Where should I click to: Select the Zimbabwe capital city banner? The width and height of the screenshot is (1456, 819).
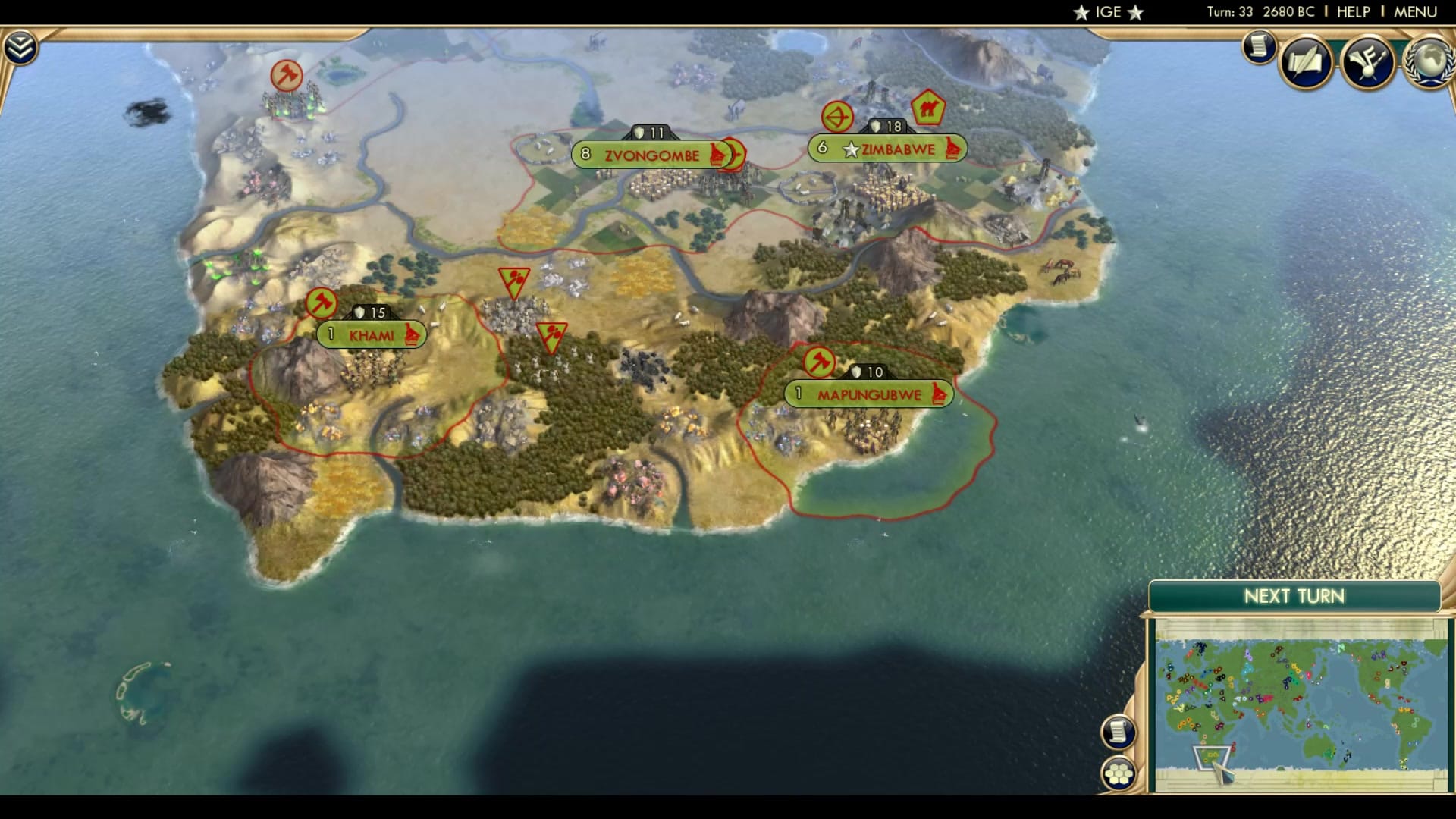(887, 149)
